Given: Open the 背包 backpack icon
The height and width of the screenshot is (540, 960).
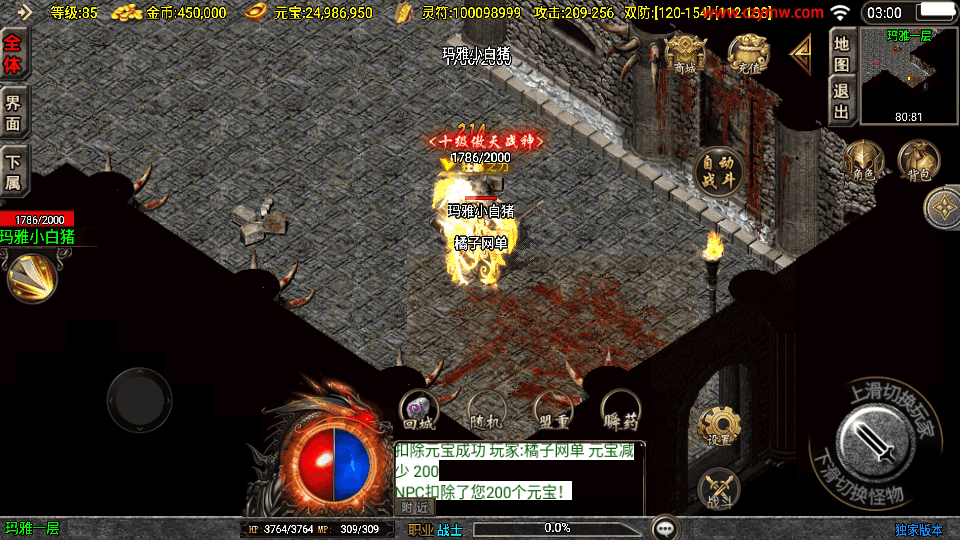Looking at the screenshot, I should pyautogui.click(x=918, y=162).
